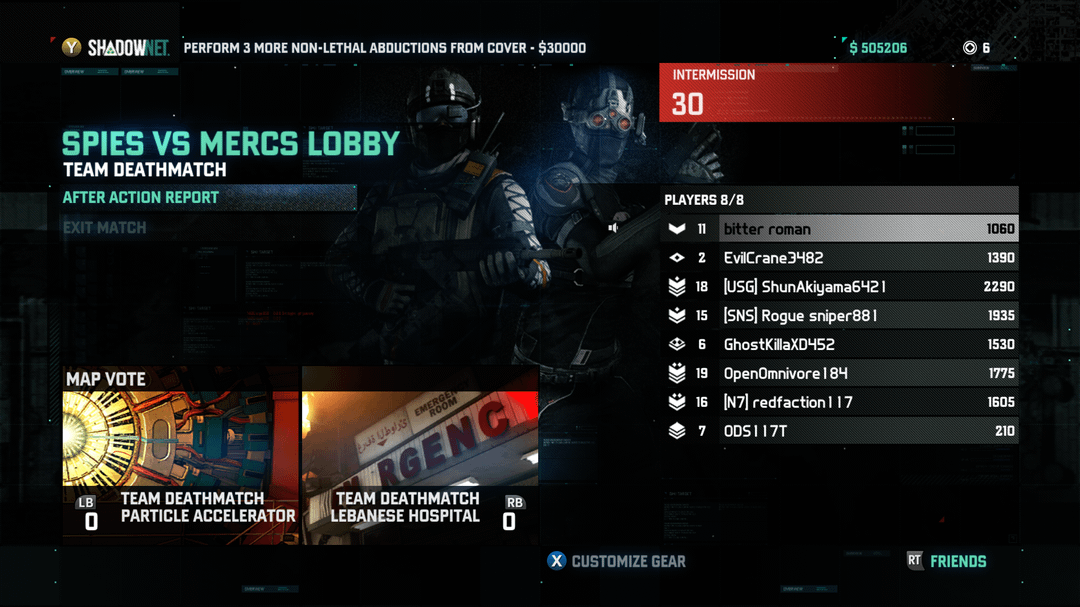Open the Friends list

tap(947, 561)
